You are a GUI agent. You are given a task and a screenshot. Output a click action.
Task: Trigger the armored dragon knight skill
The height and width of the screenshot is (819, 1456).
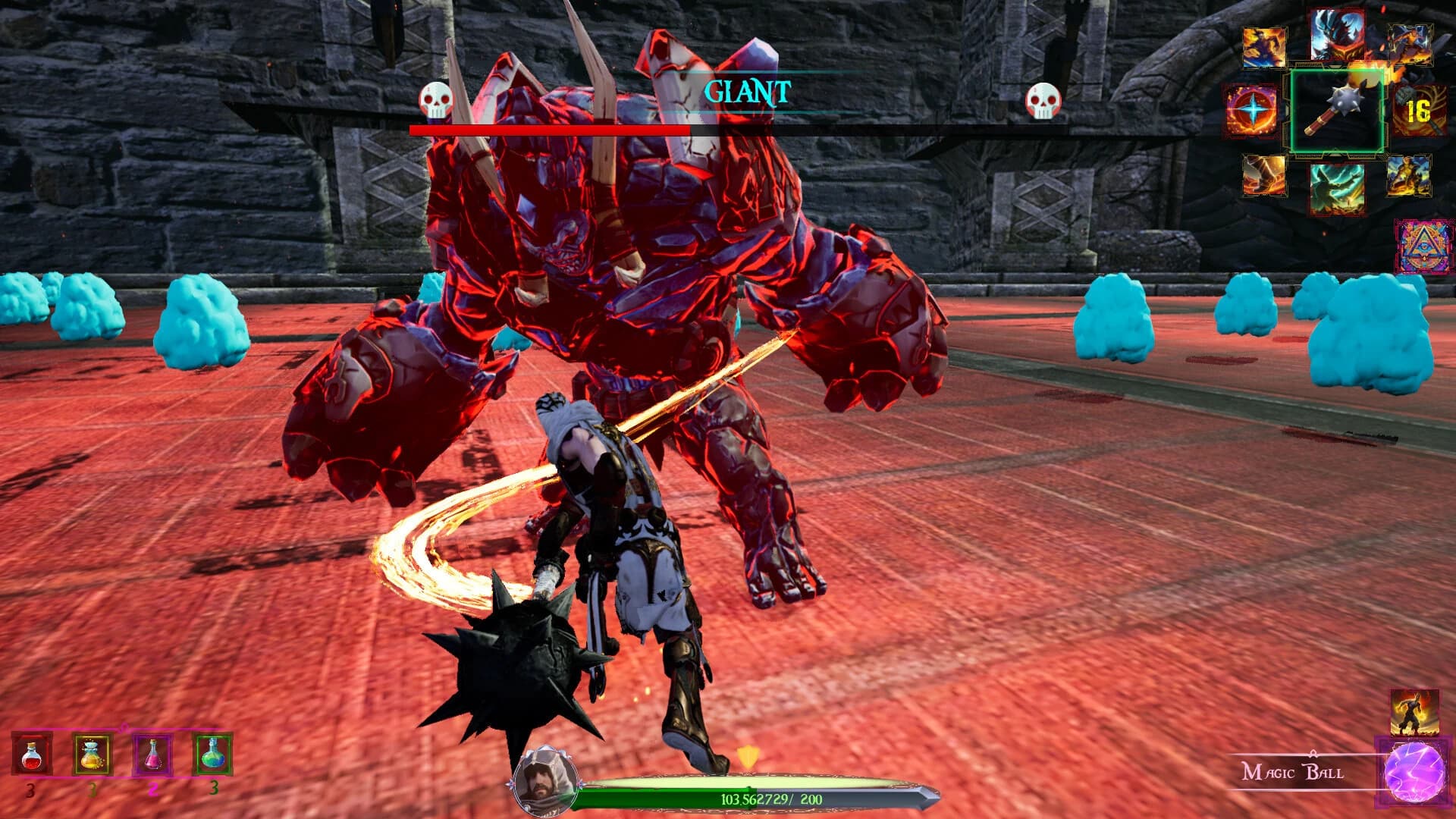point(1338,34)
